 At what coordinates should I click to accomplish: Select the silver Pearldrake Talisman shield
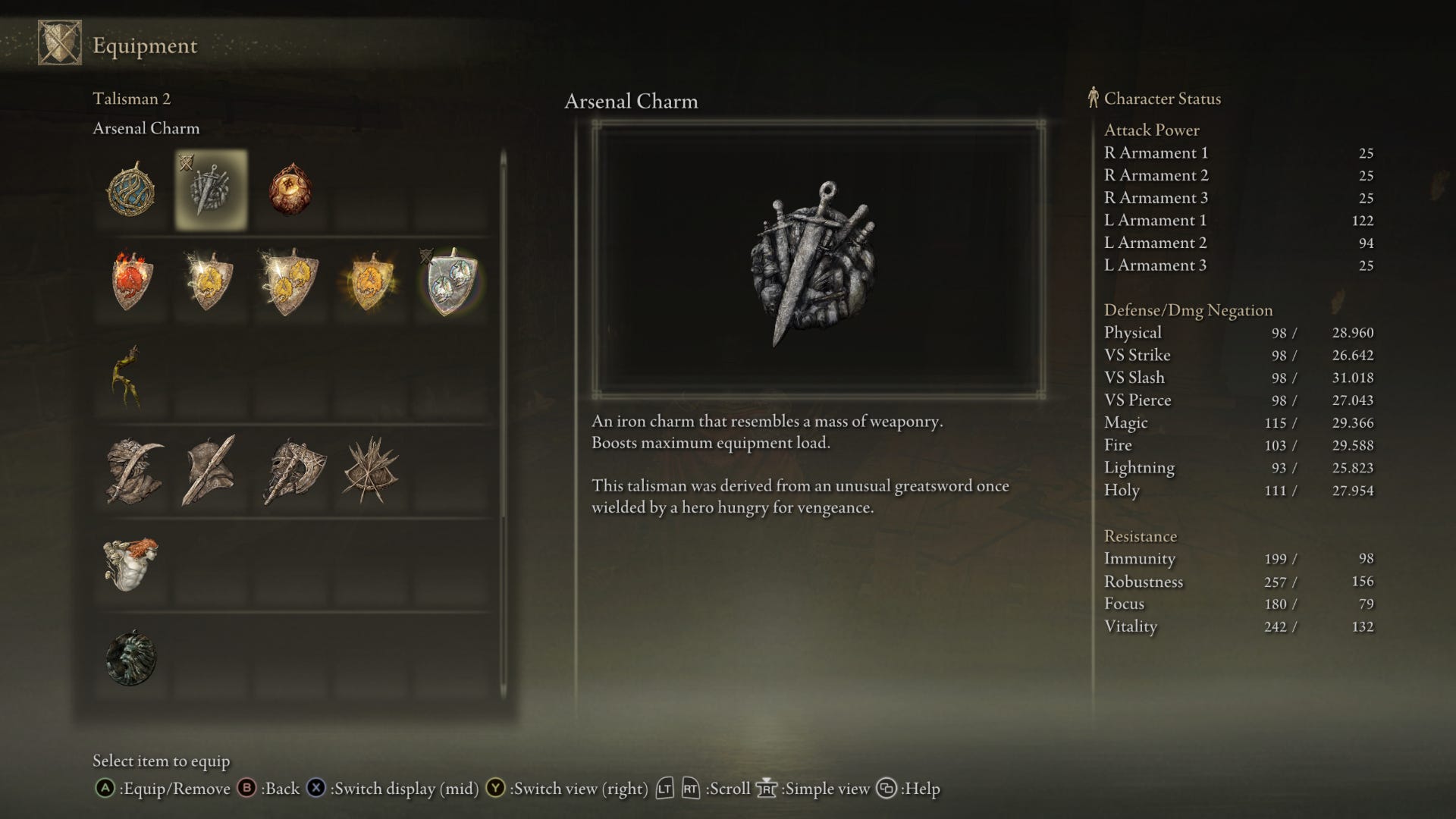[450, 283]
